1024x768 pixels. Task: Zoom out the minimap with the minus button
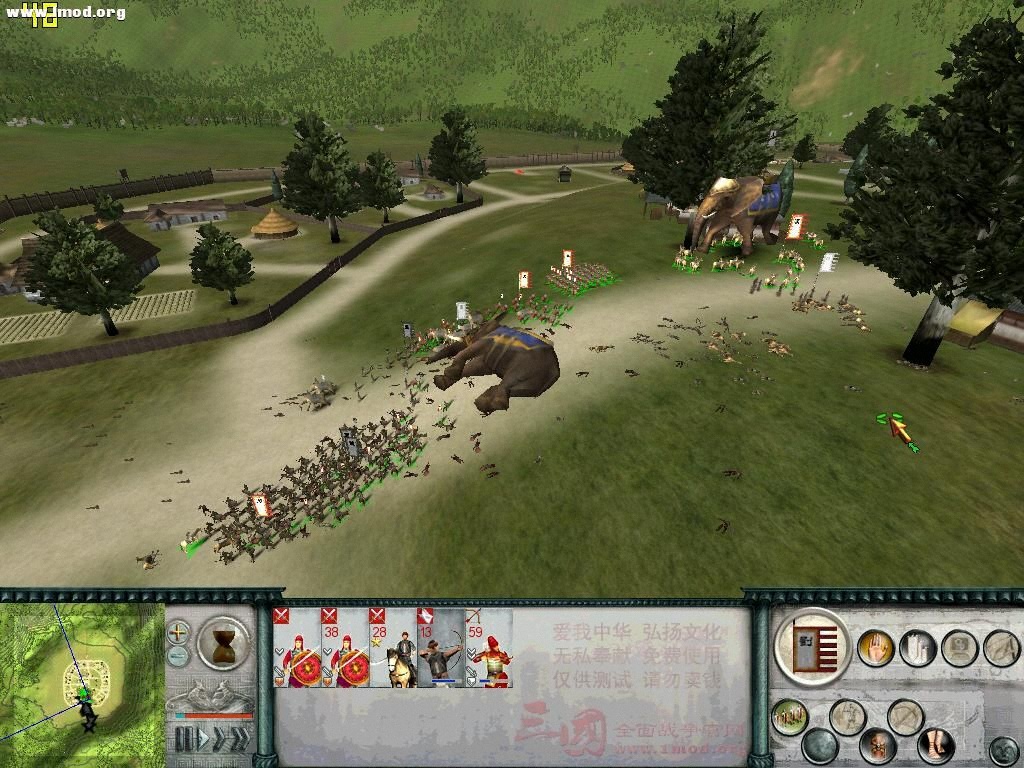(179, 656)
